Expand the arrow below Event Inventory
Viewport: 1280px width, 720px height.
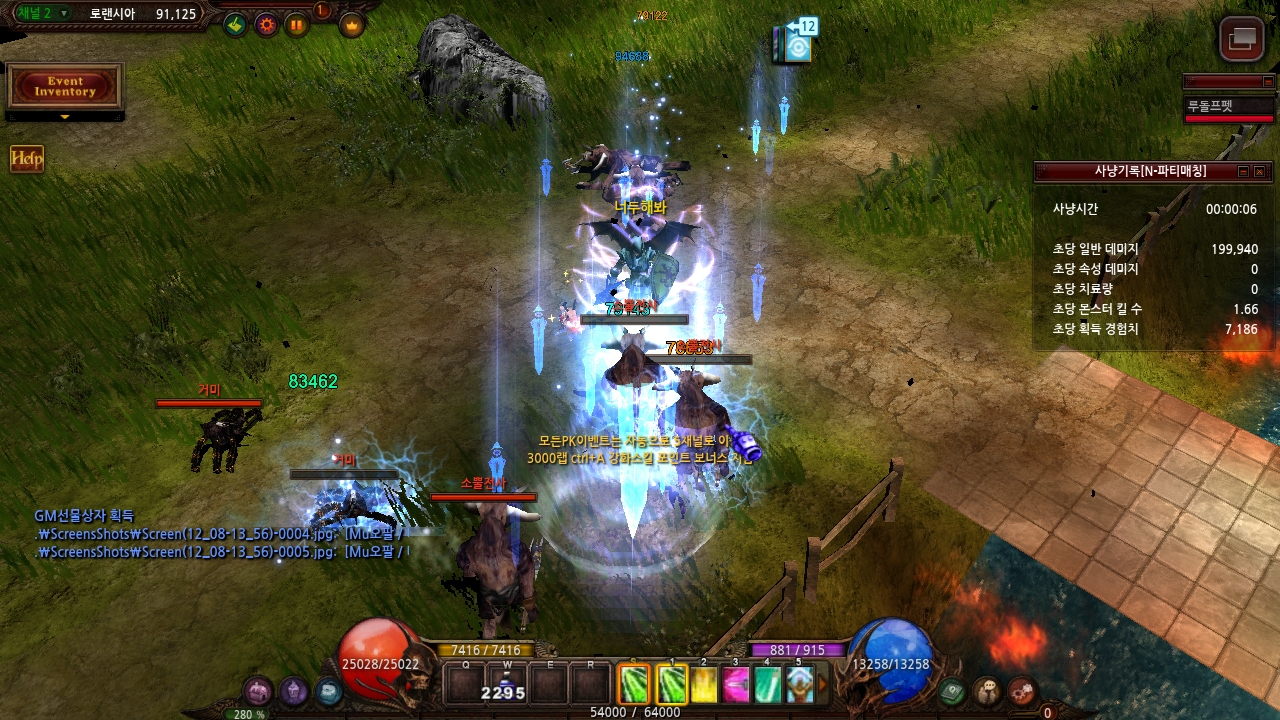coord(65,117)
